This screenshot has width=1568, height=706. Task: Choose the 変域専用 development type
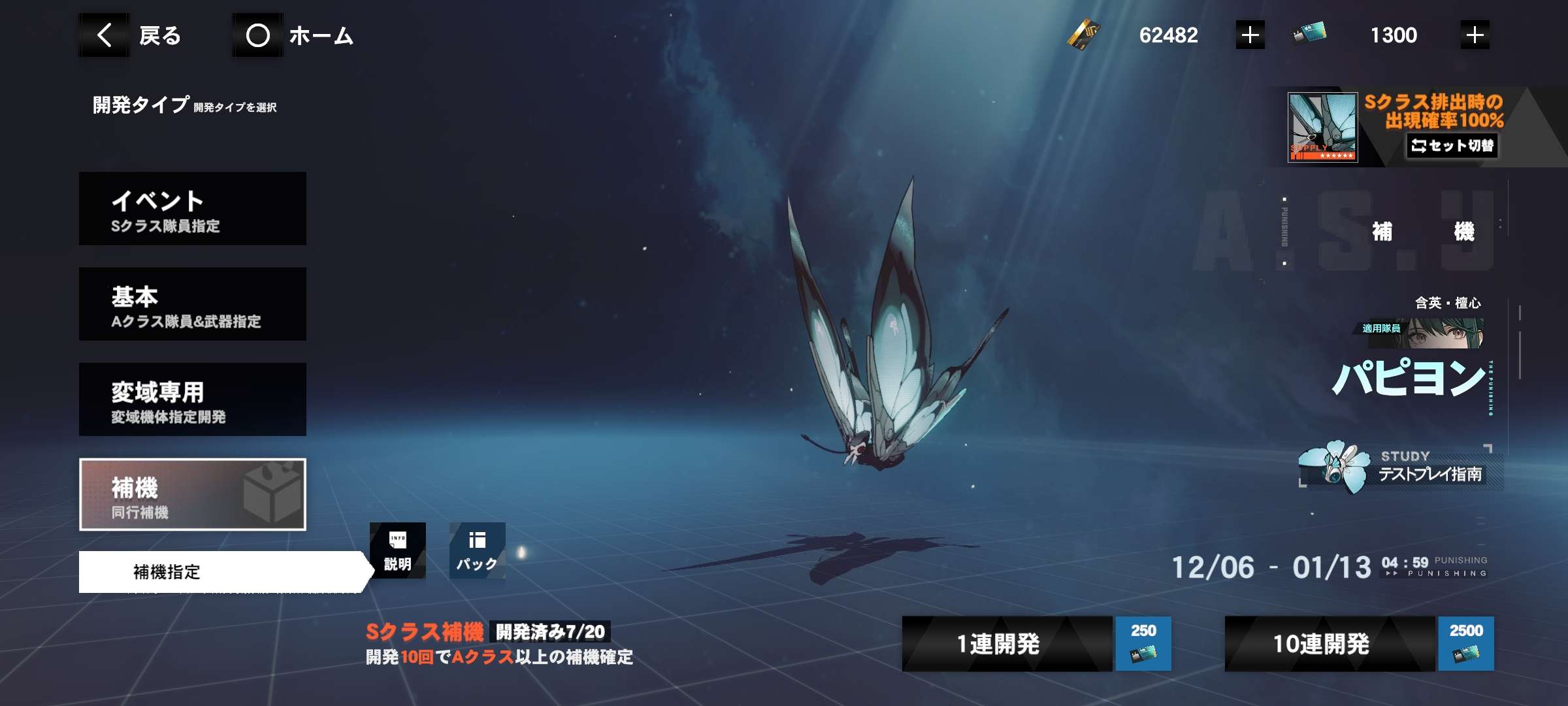[x=193, y=399]
